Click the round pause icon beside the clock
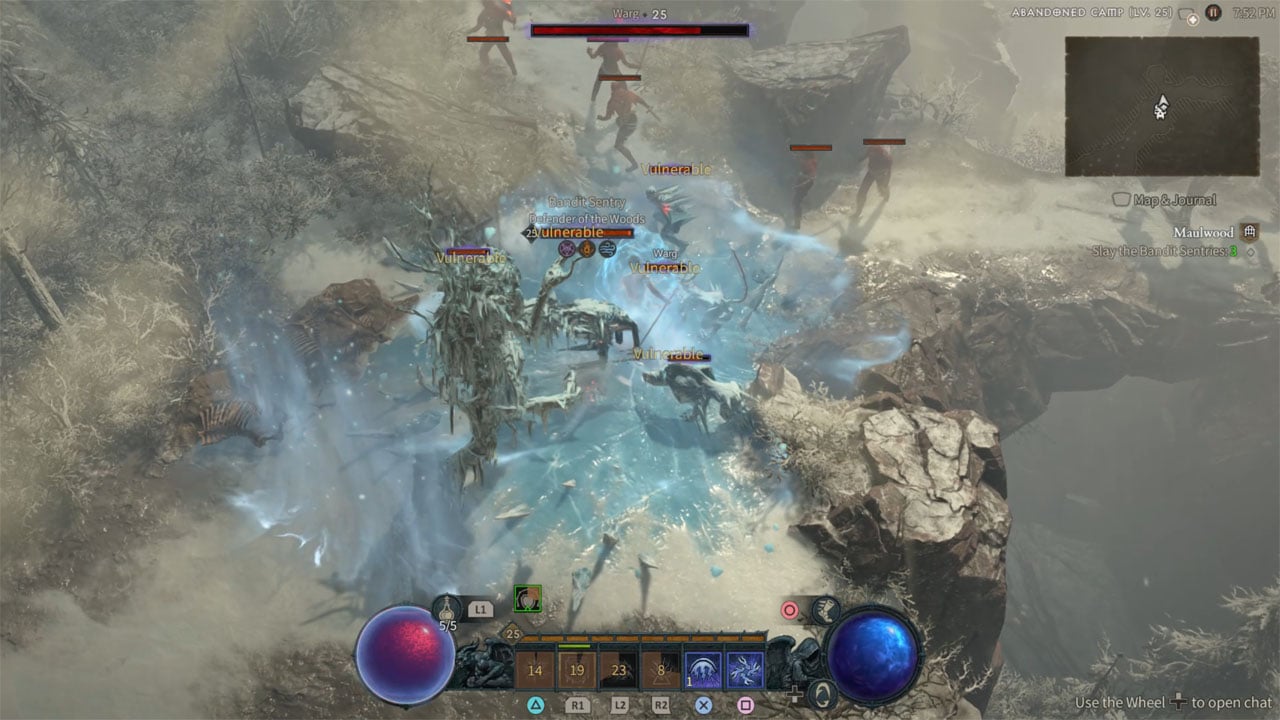 [x=1213, y=13]
